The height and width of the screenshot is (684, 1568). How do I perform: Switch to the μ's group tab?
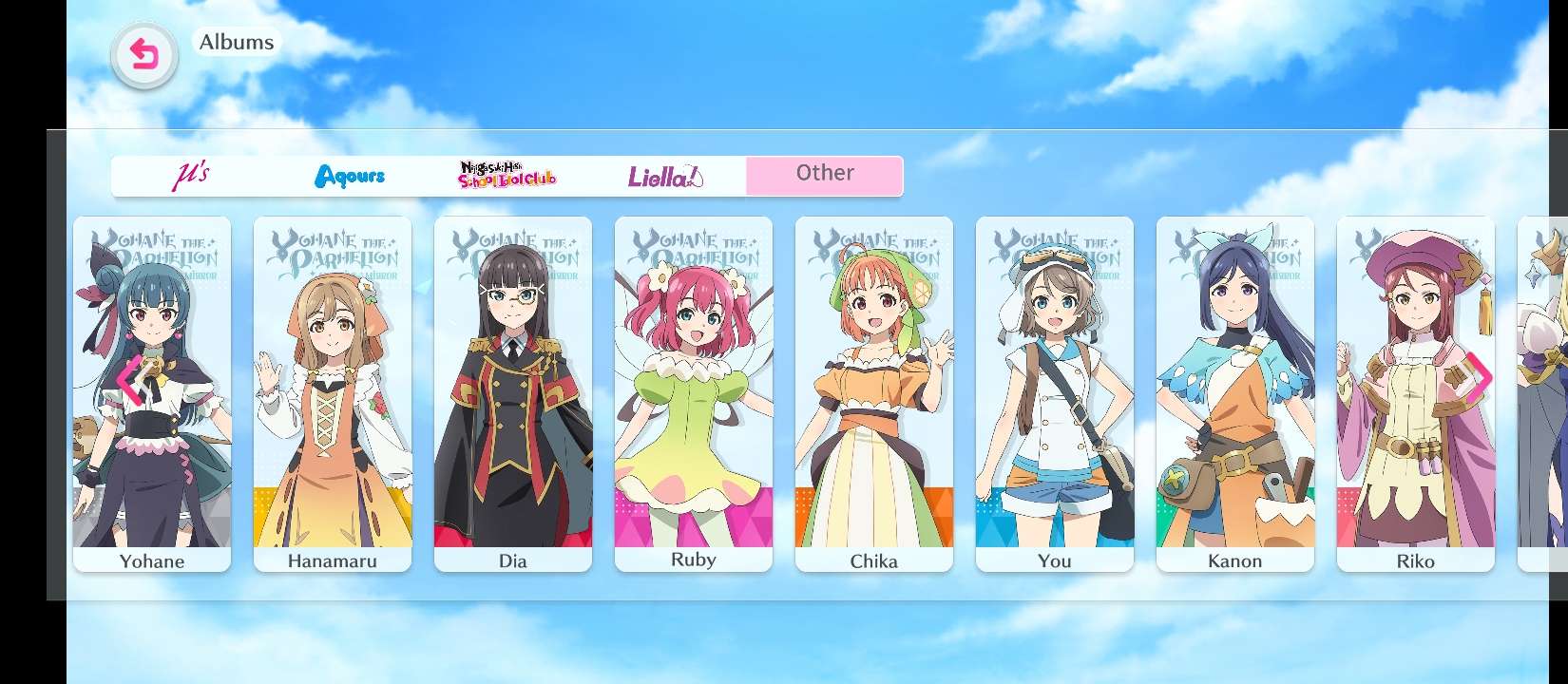191,176
